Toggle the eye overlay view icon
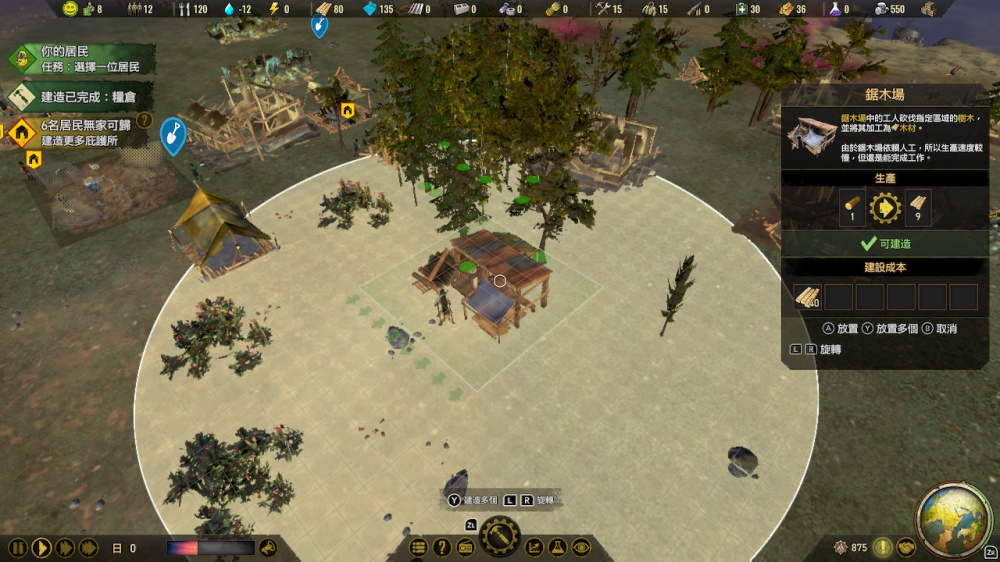The height and width of the screenshot is (562, 1000). click(581, 547)
